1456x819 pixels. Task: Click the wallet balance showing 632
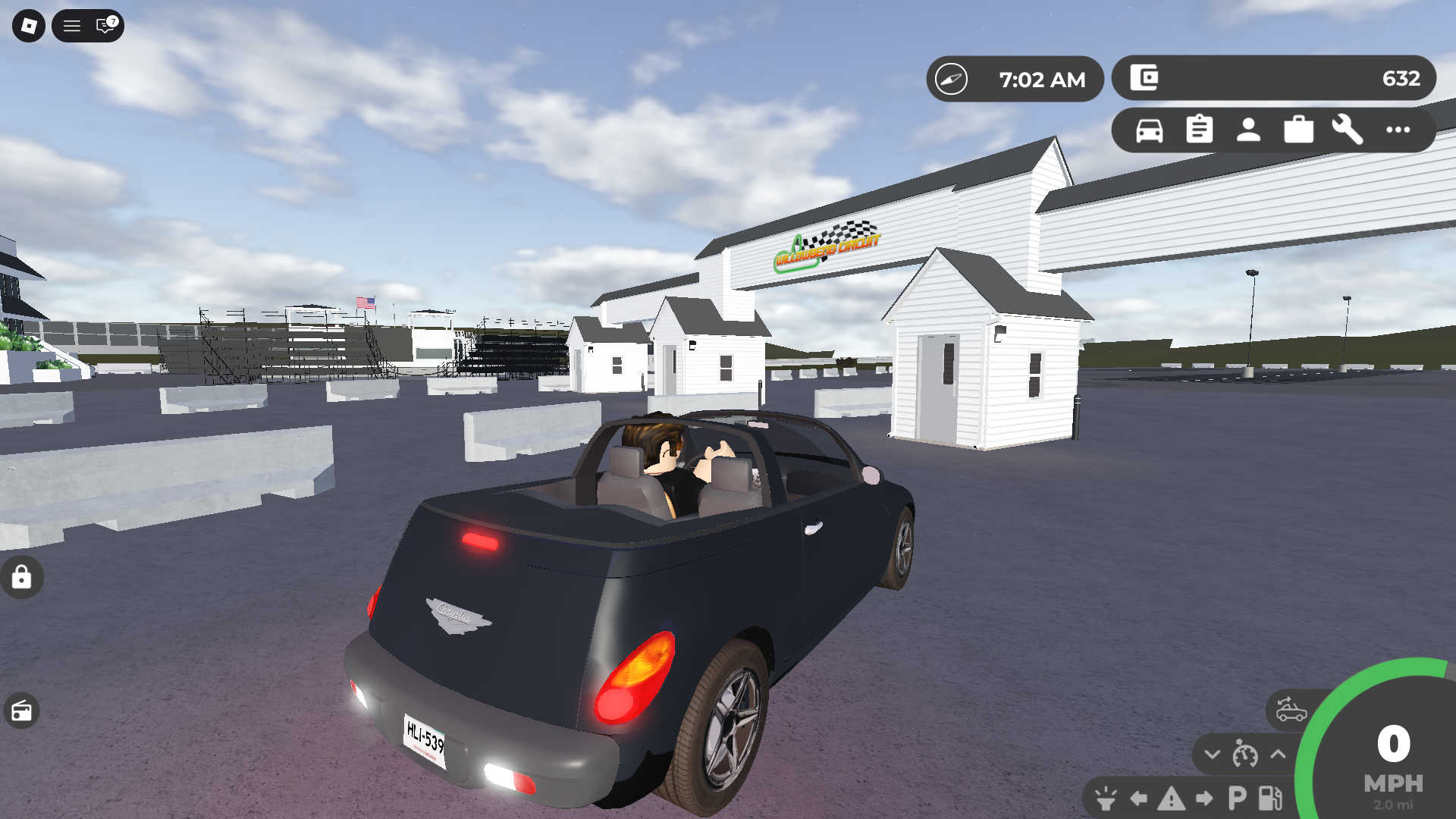(1403, 78)
